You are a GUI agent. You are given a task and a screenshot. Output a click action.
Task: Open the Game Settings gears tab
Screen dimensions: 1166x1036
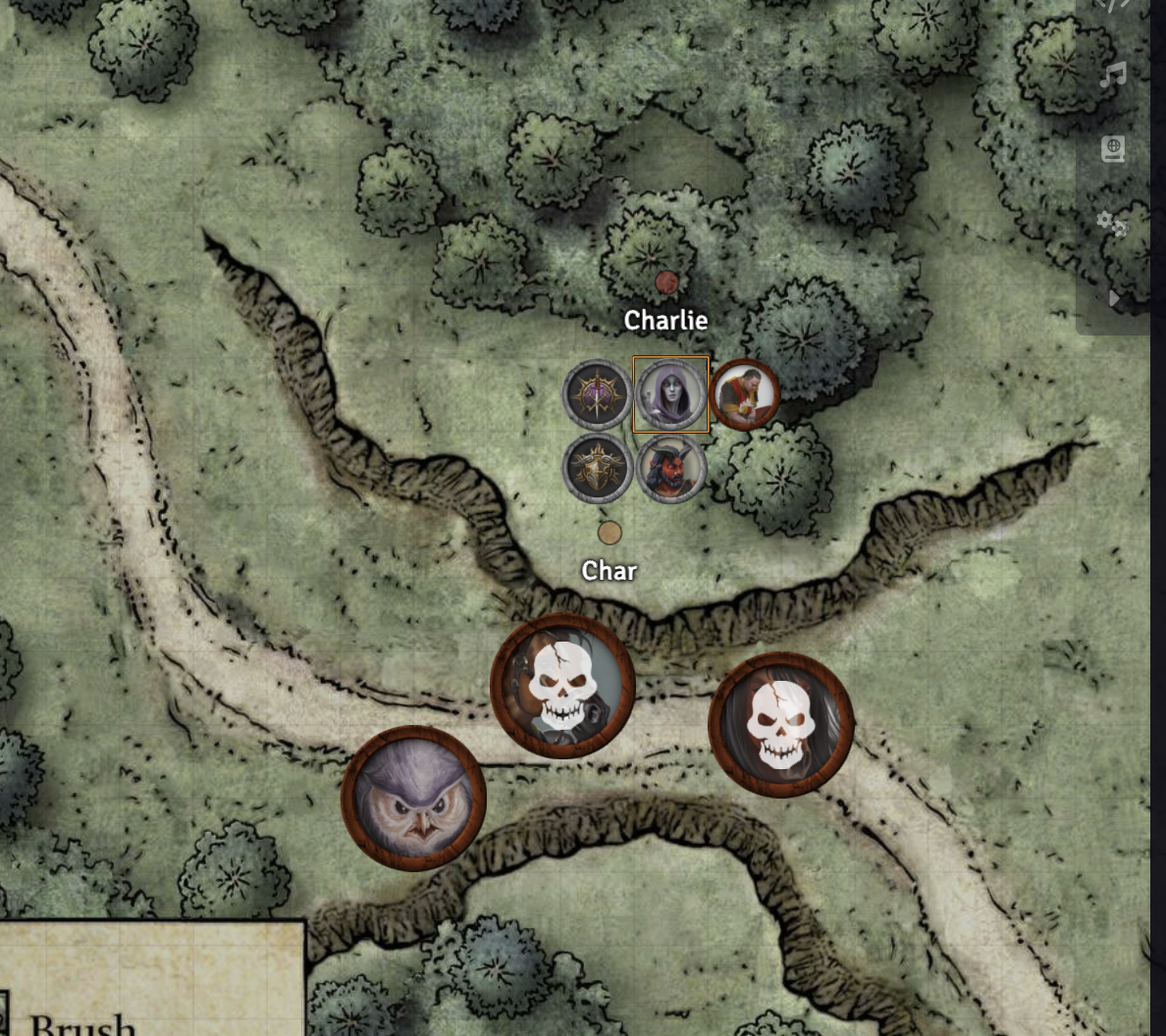(x=1113, y=224)
